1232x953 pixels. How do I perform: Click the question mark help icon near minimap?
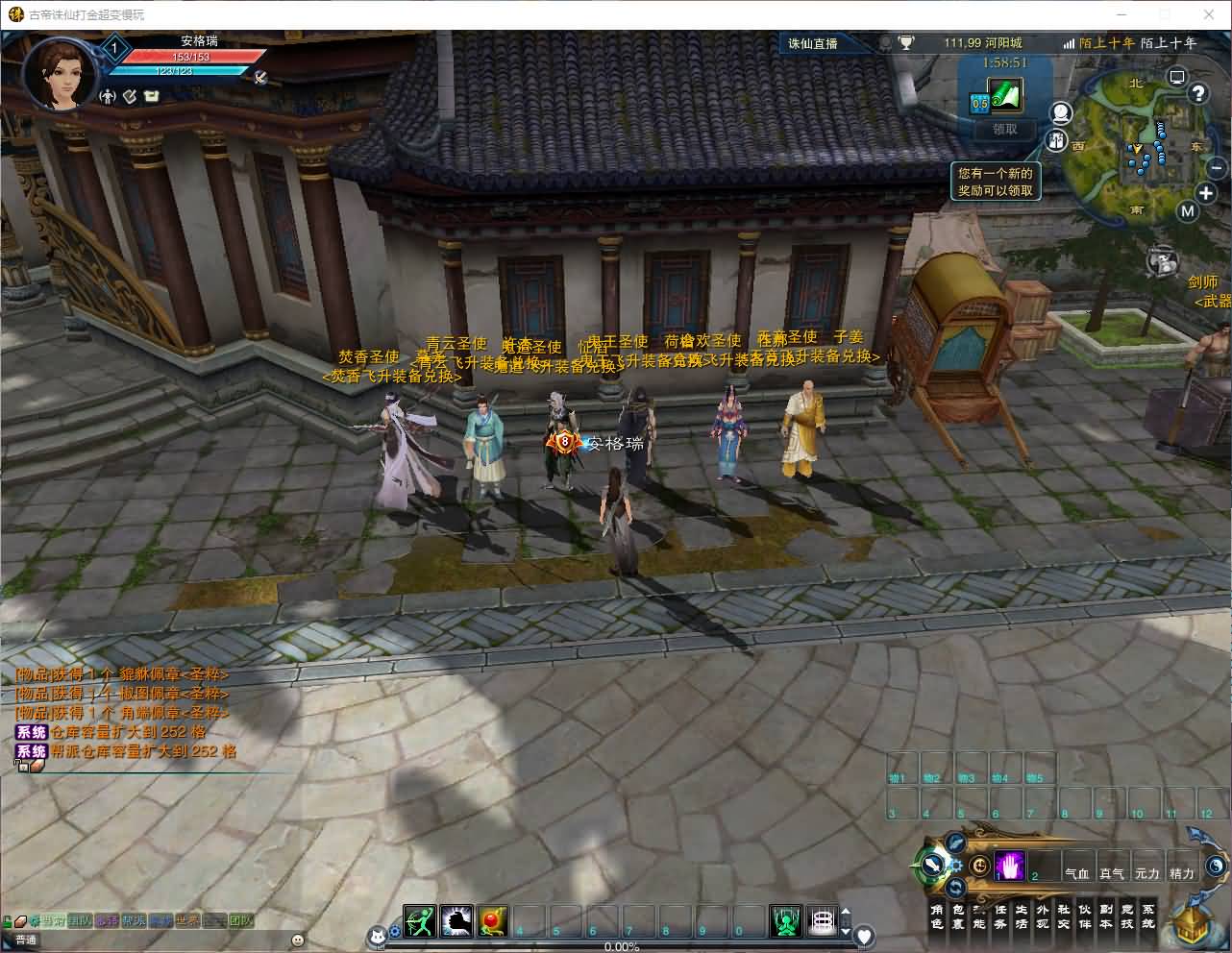coord(1197,93)
